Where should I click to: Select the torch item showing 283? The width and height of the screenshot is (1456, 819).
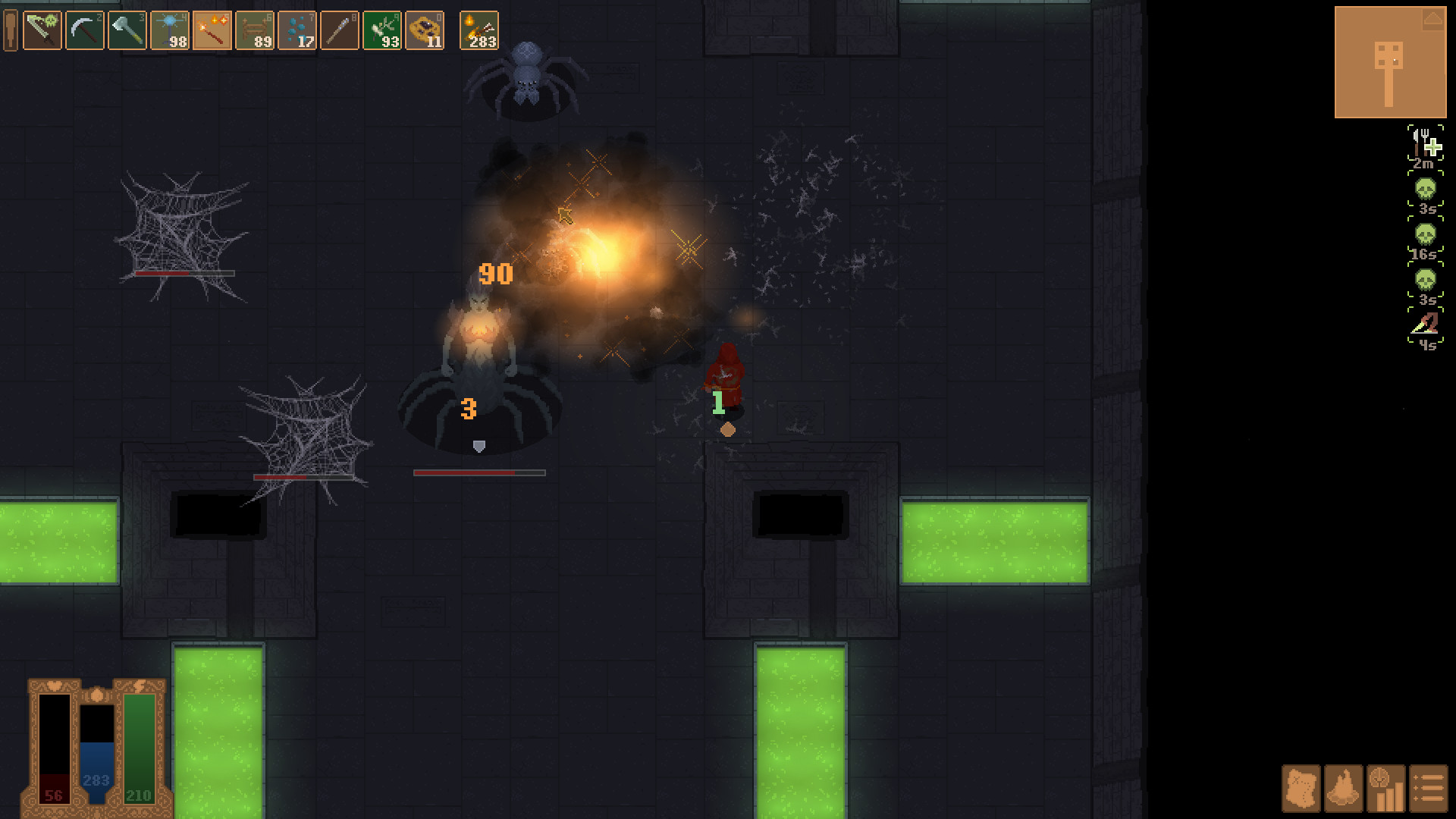(x=479, y=30)
